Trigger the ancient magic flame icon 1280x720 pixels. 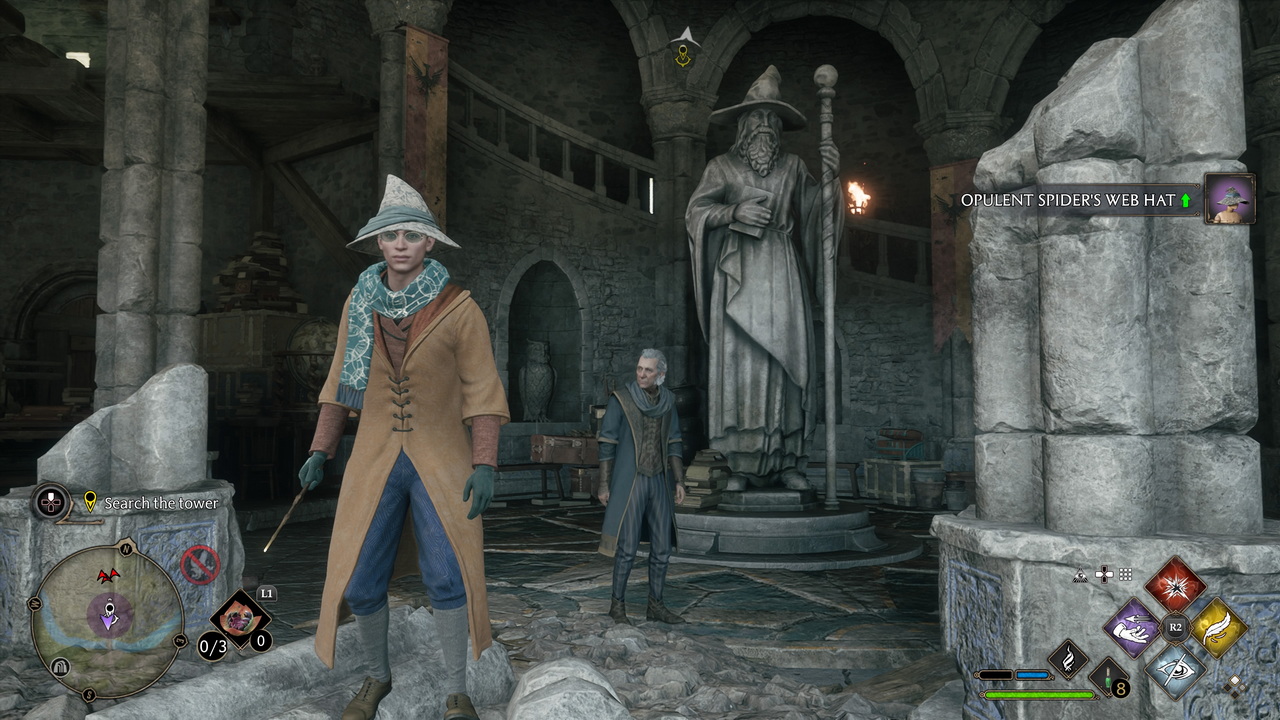click(x=1067, y=659)
